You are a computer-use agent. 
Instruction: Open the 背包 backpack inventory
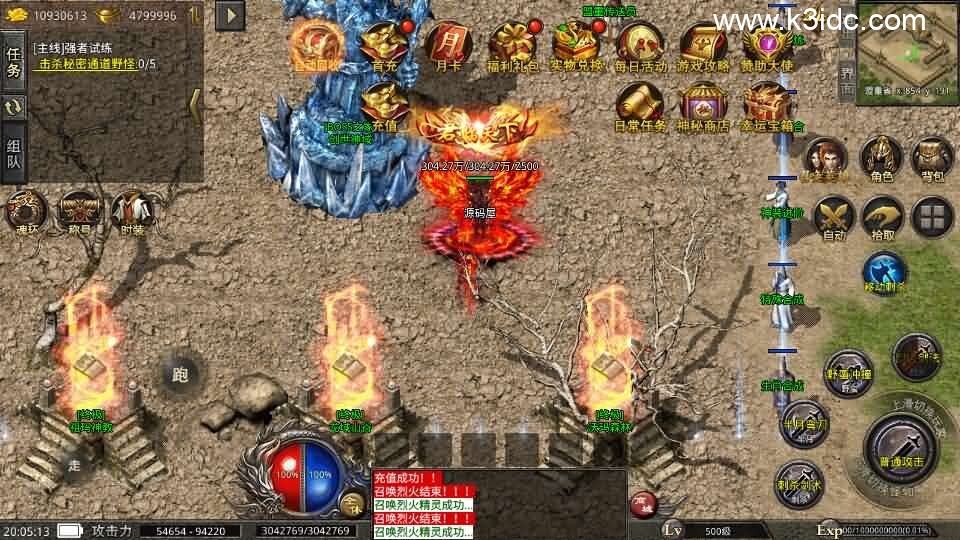932,158
